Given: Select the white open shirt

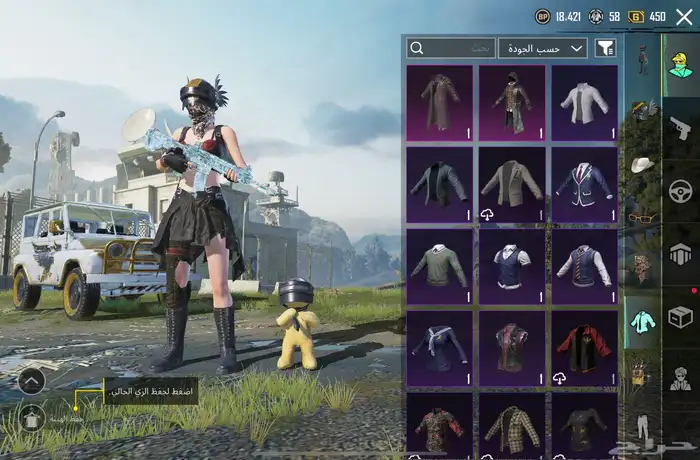Looking at the screenshot, I should point(584,102).
